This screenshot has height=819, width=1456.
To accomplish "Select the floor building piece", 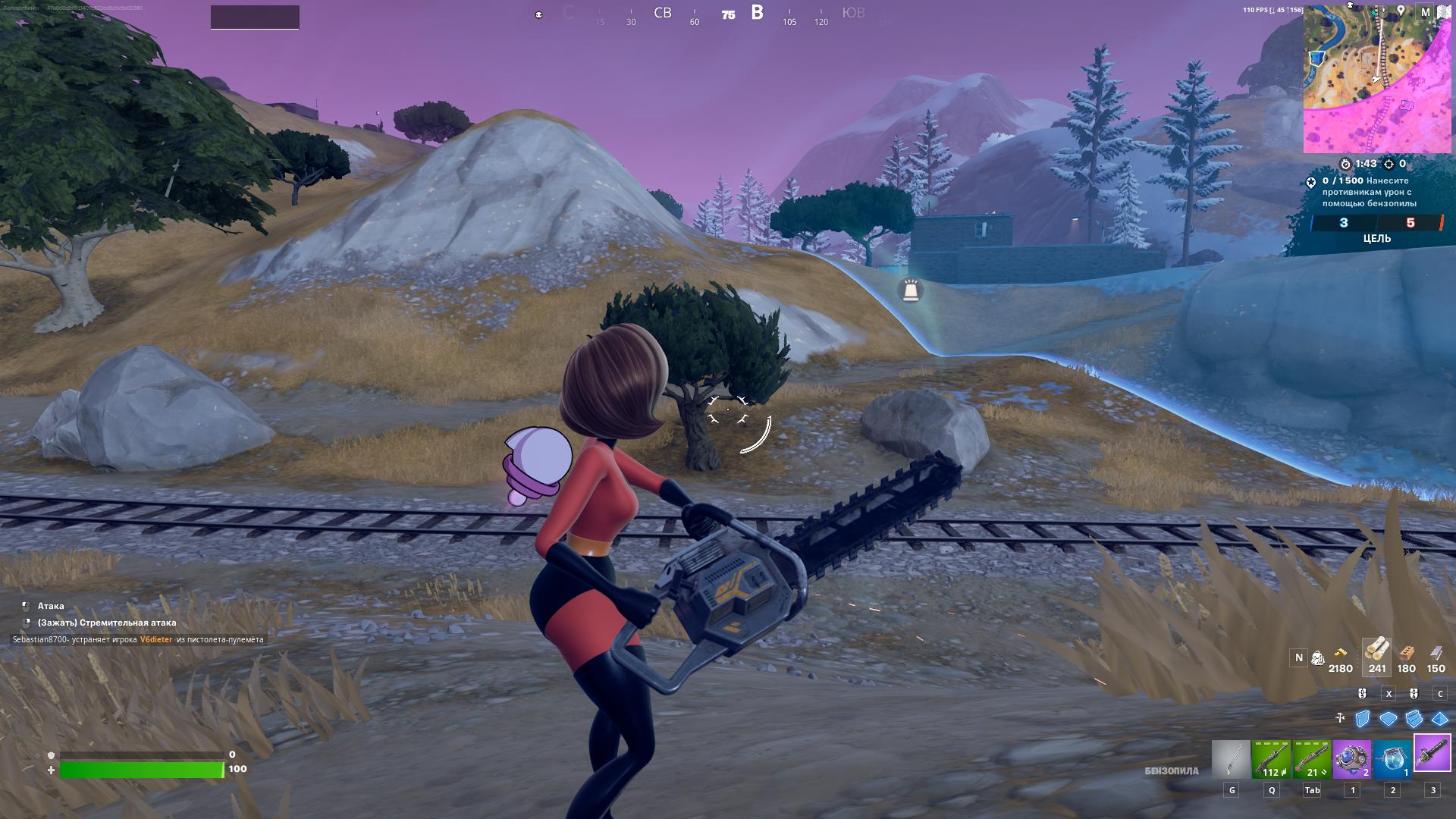I will coord(1389,718).
